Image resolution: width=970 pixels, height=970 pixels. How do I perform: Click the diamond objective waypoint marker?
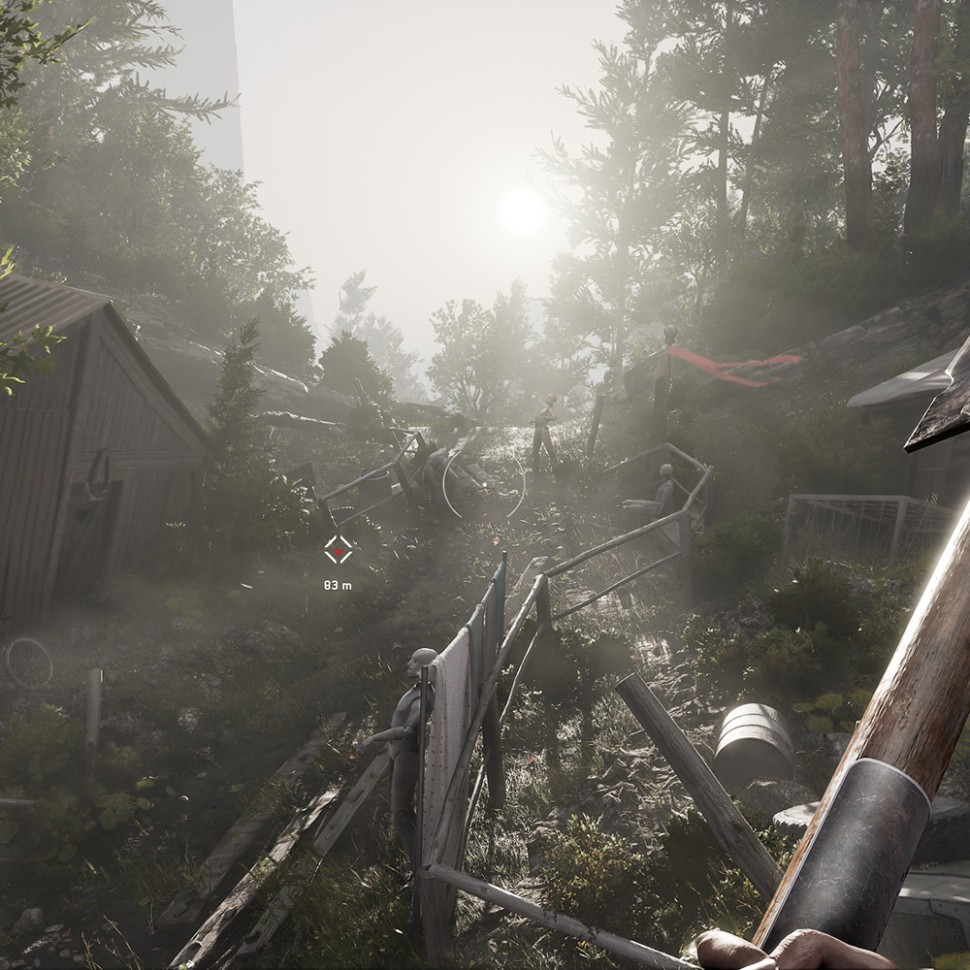click(338, 549)
